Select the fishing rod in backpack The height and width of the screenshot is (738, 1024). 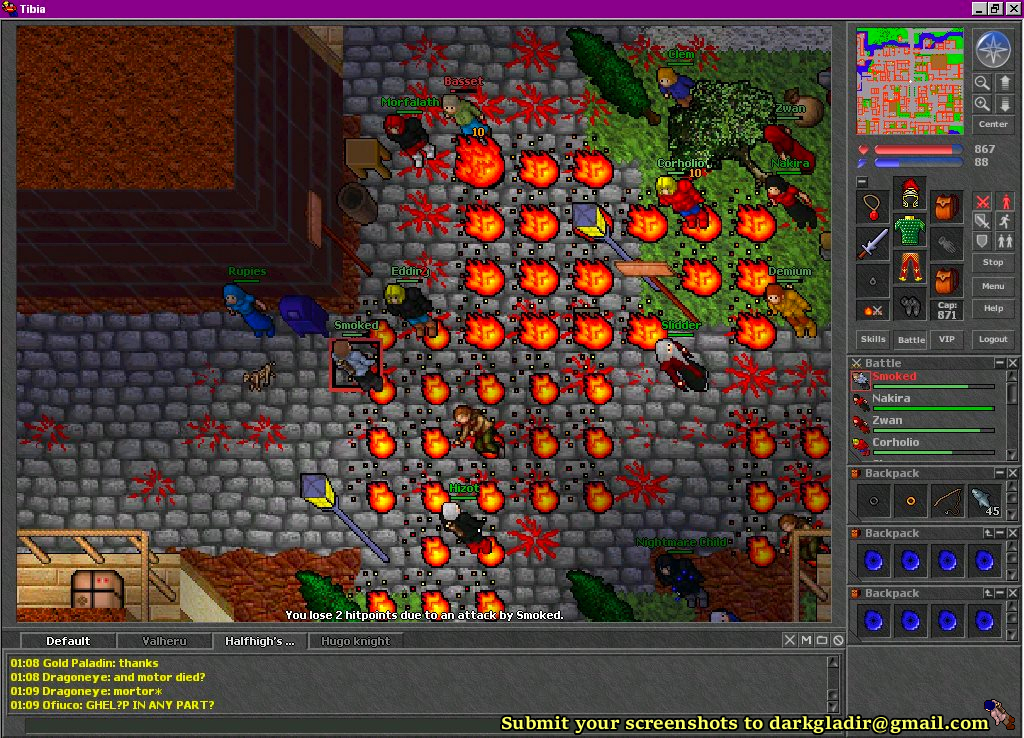pos(947,501)
